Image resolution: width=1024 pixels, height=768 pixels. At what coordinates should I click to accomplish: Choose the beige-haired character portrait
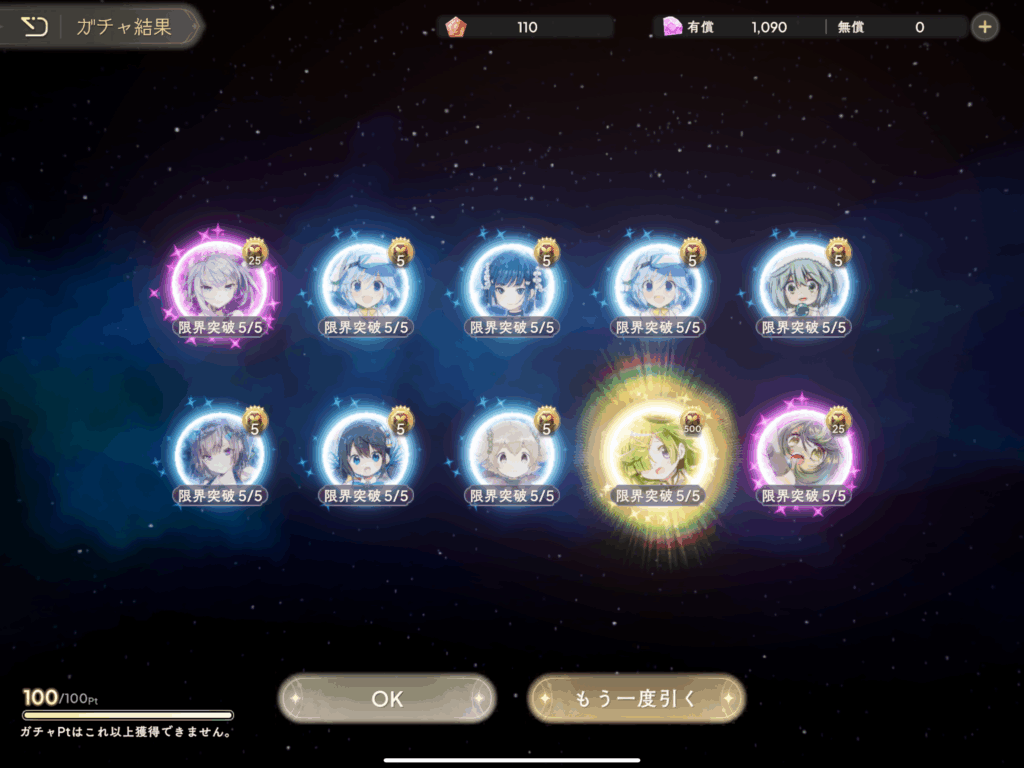[512, 455]
